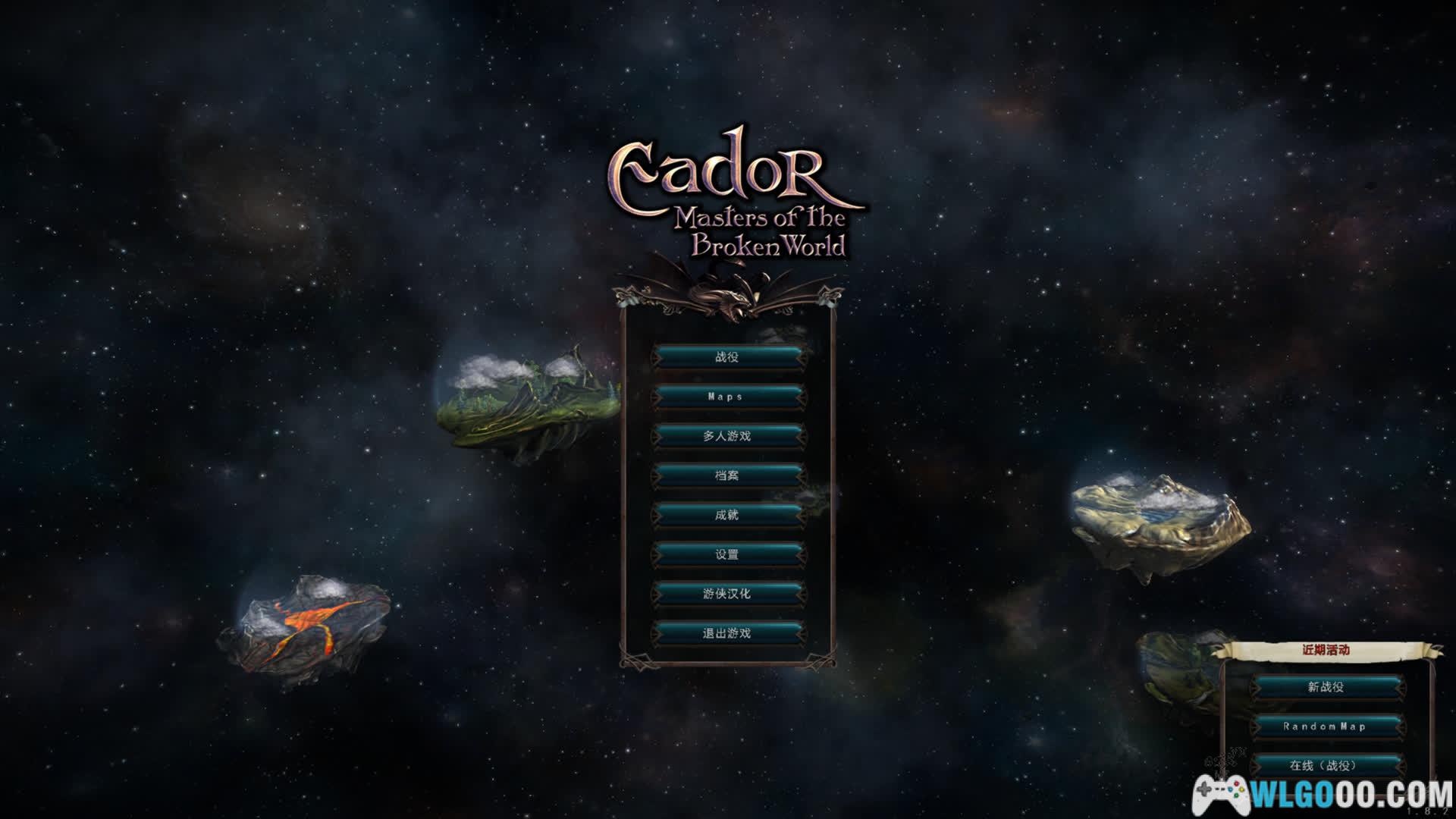Screen dimensions: 1456x819
Task: View the 成就 achievements
Action: point(727,515)
